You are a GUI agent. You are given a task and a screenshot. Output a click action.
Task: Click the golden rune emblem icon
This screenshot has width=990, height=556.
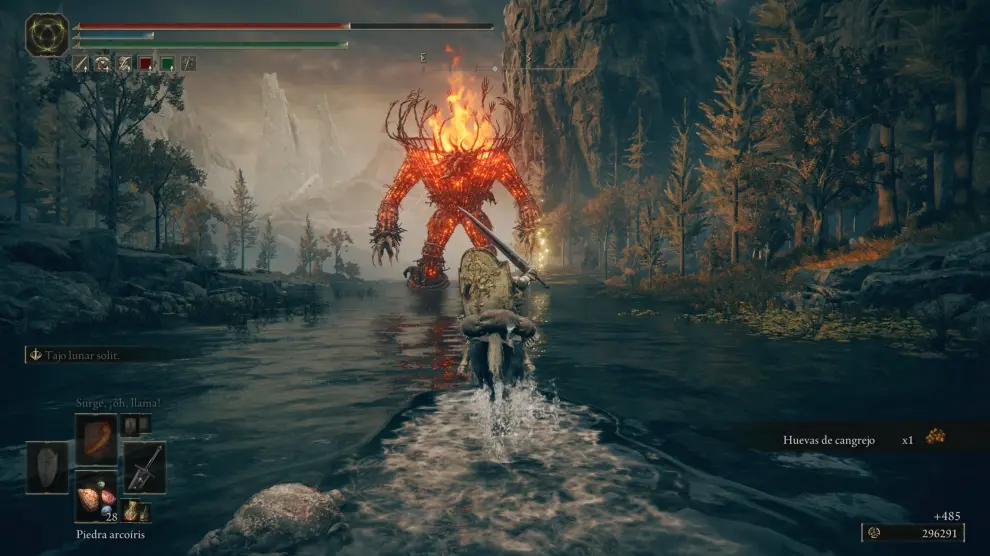(47, 34)
